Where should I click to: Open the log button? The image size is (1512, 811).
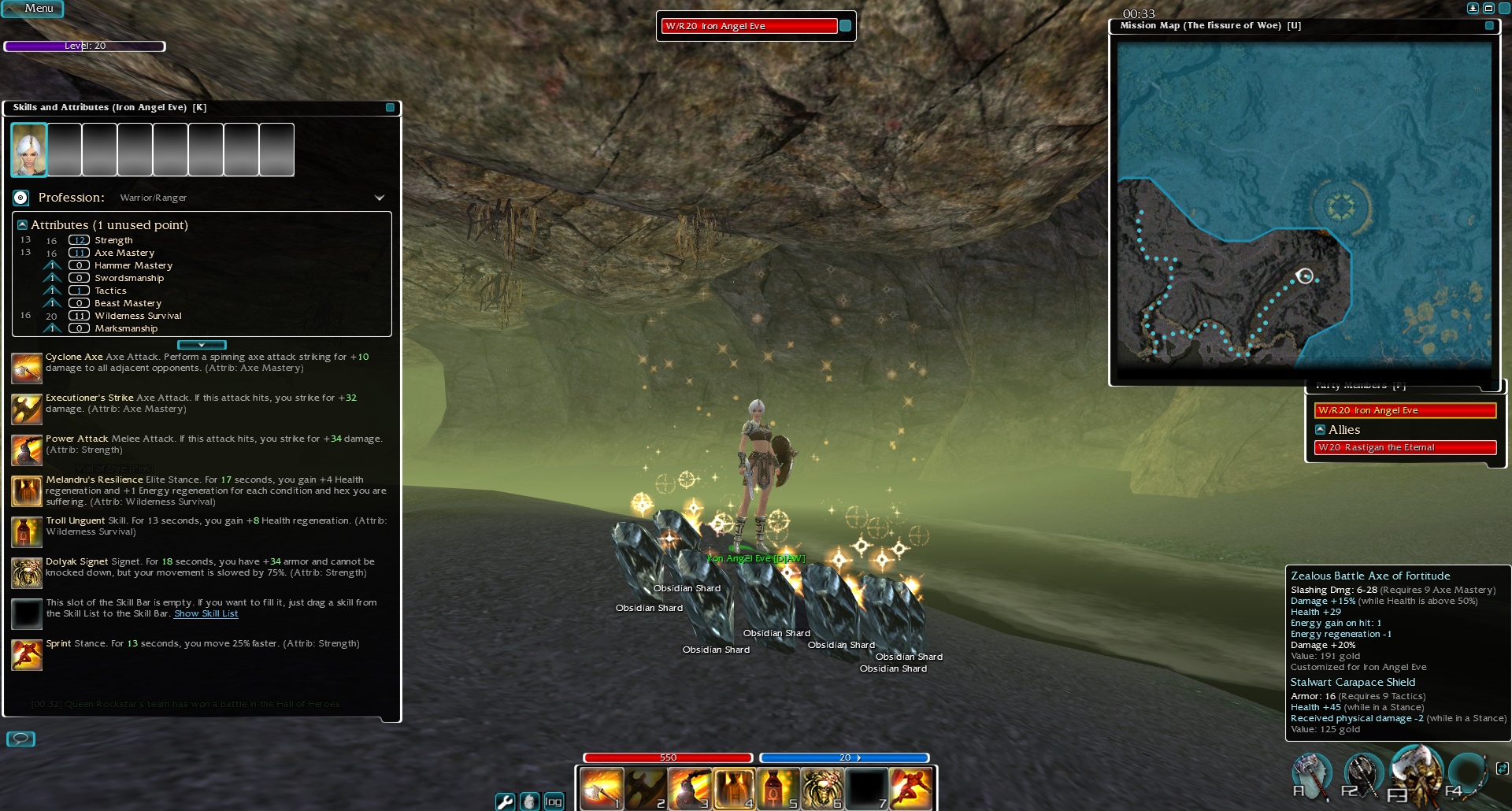[554, 801]
